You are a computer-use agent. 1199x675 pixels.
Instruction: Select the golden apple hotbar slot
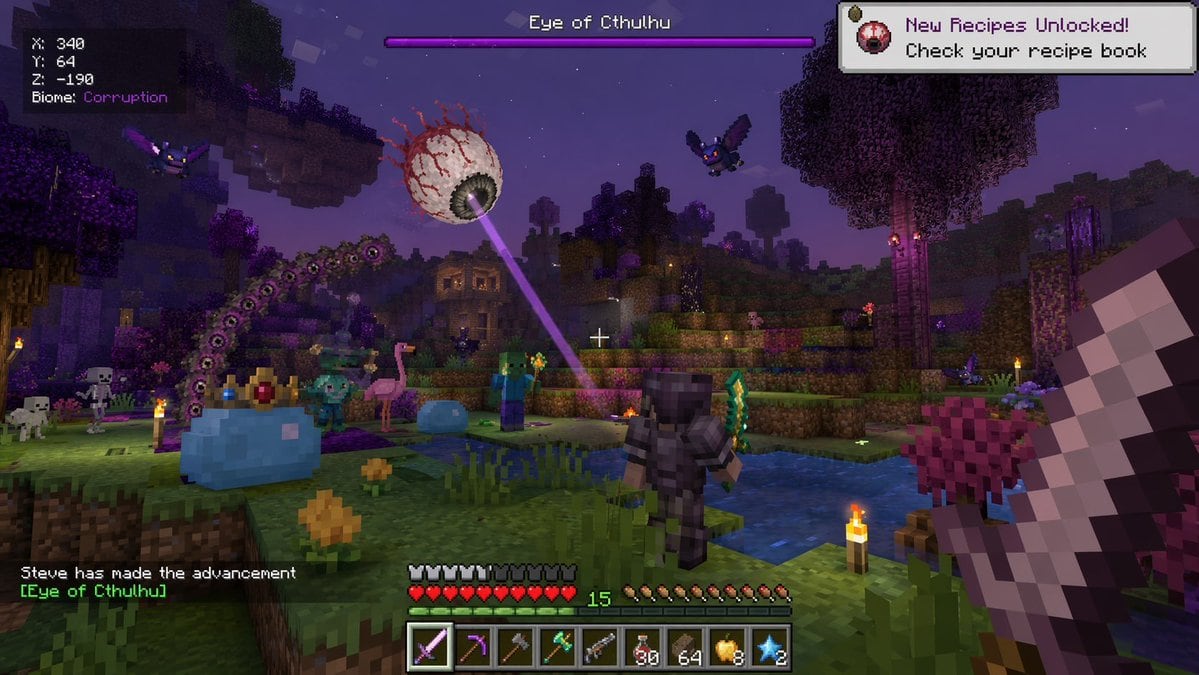728,648
